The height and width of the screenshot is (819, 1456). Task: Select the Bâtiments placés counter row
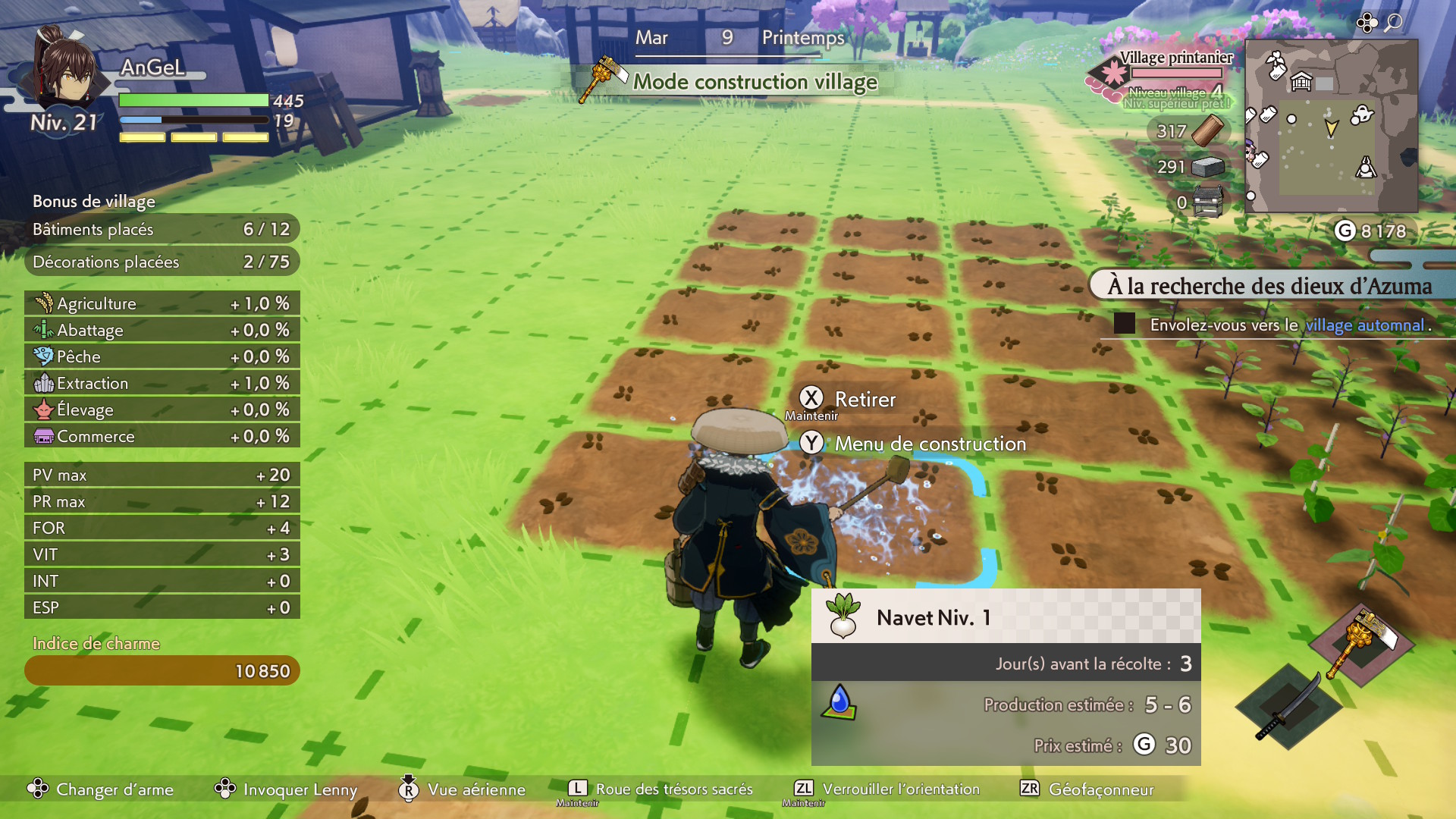[x=162, y=229]
